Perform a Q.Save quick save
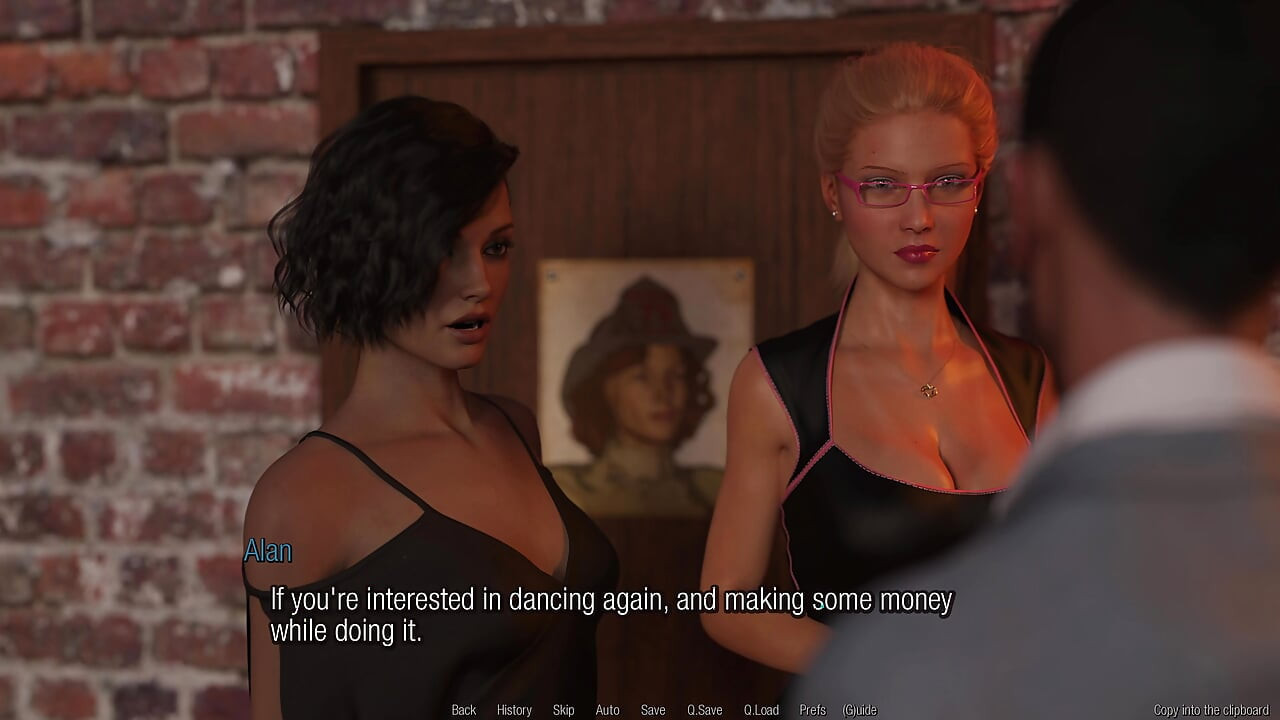Image resolution: width=1280 pixels, height=720 pixels. tap(704, 709)
